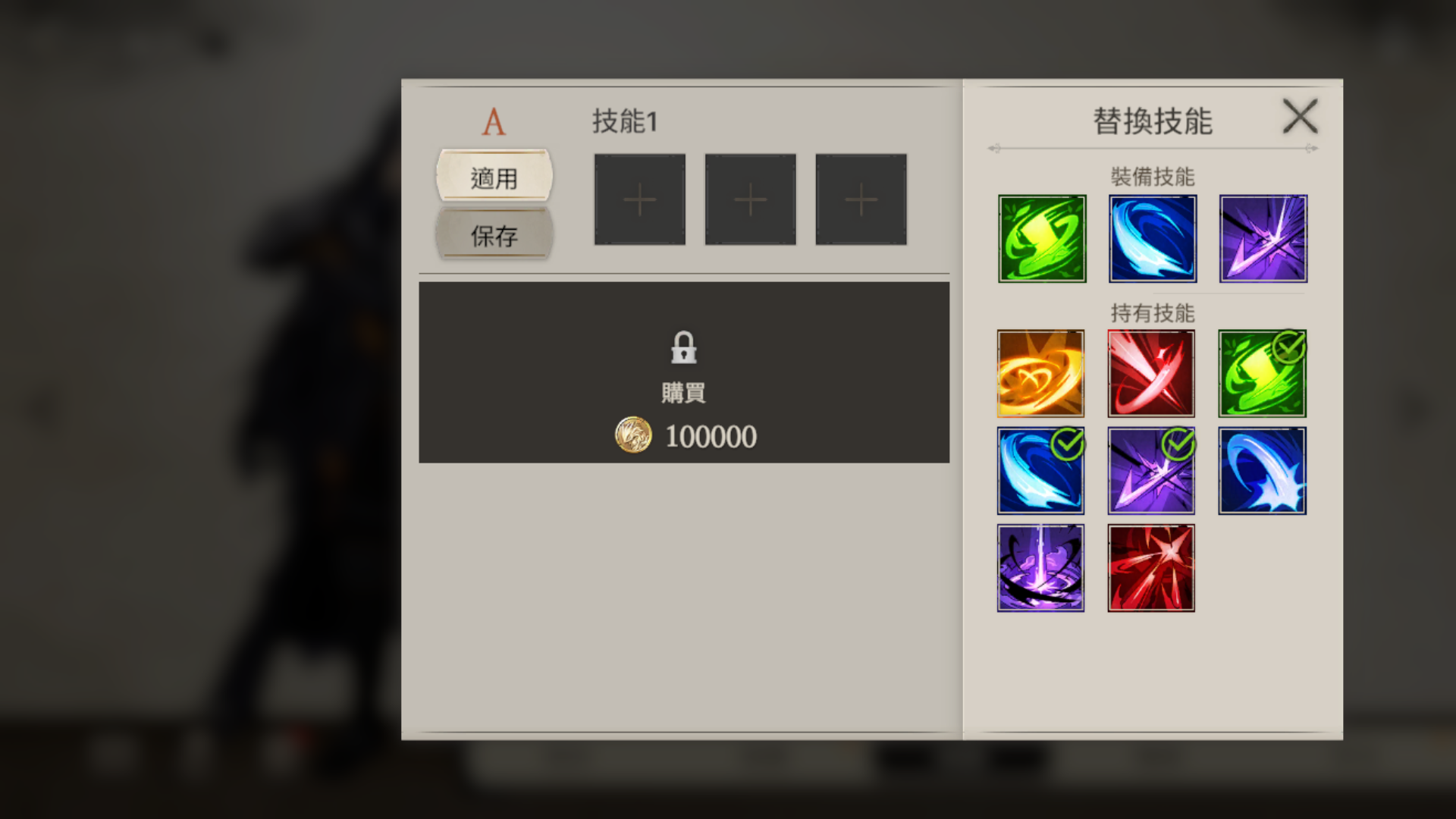1456x819 pixels.
Task: Select the blue slash skill under 裝備技能
Action: click(1153, 239)
